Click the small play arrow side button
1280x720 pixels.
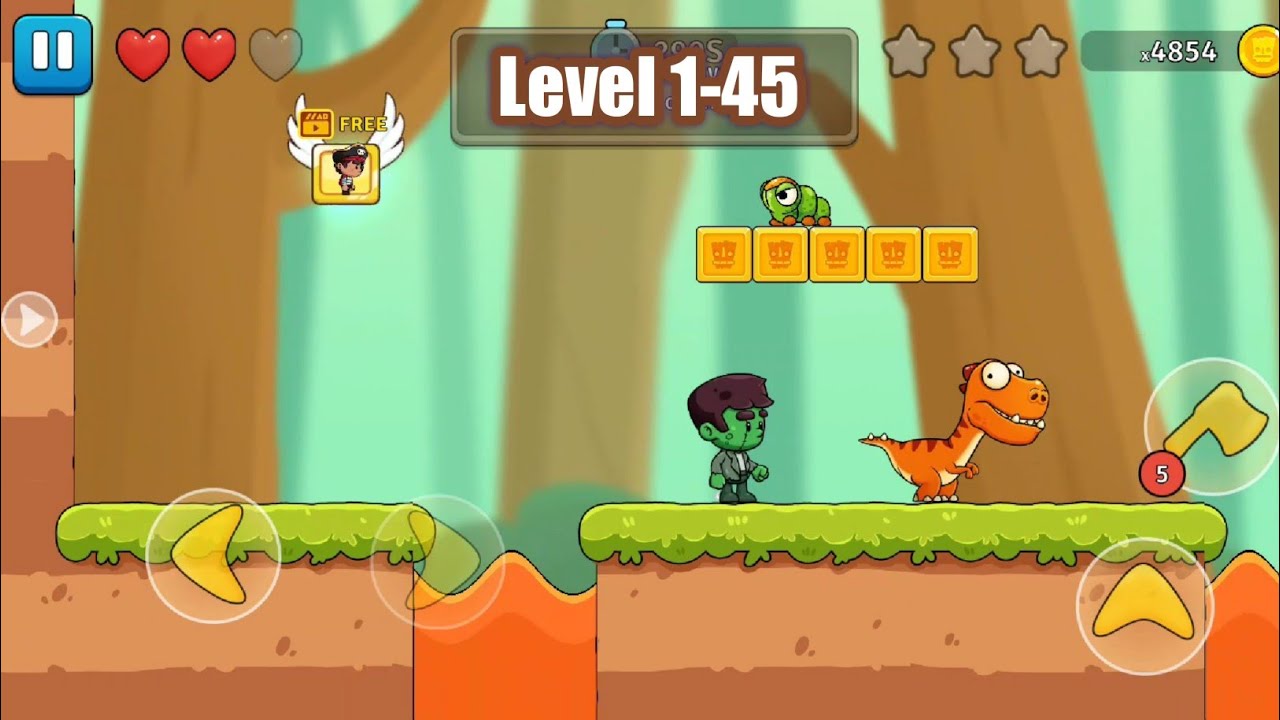30,320
